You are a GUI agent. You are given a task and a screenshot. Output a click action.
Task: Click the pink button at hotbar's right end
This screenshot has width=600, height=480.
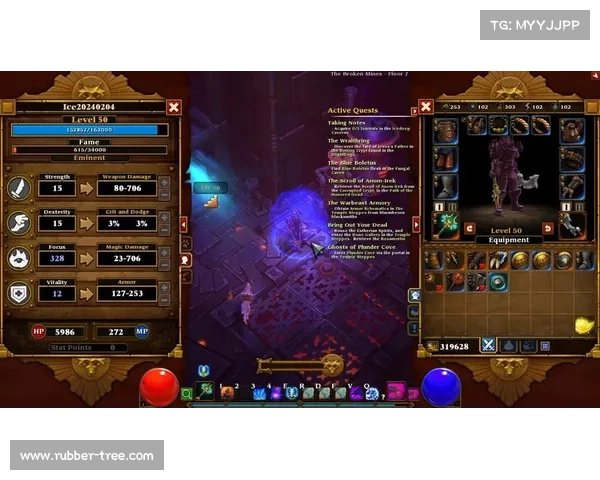click(395, 391)
